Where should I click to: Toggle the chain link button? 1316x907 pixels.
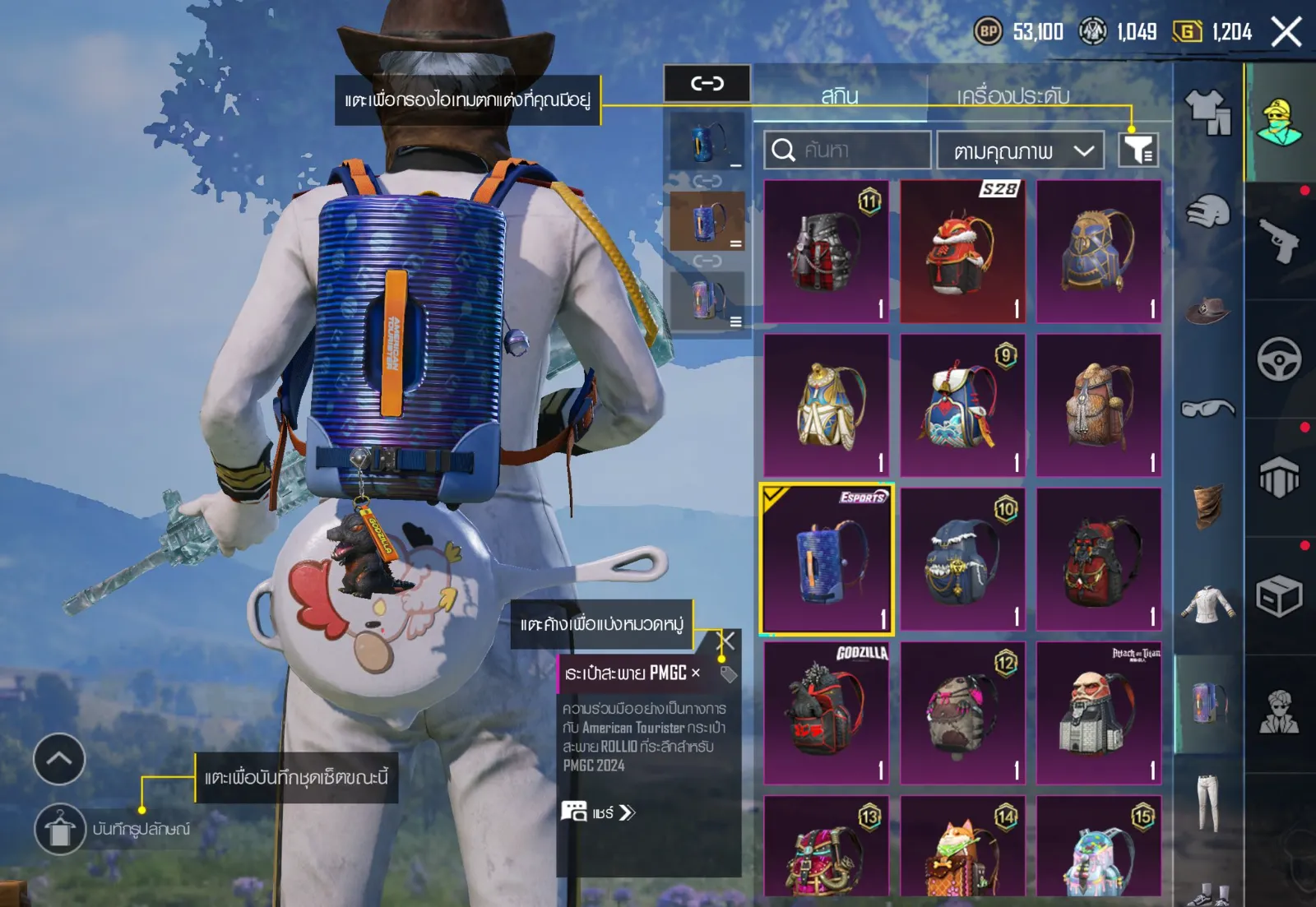point(707,83)
